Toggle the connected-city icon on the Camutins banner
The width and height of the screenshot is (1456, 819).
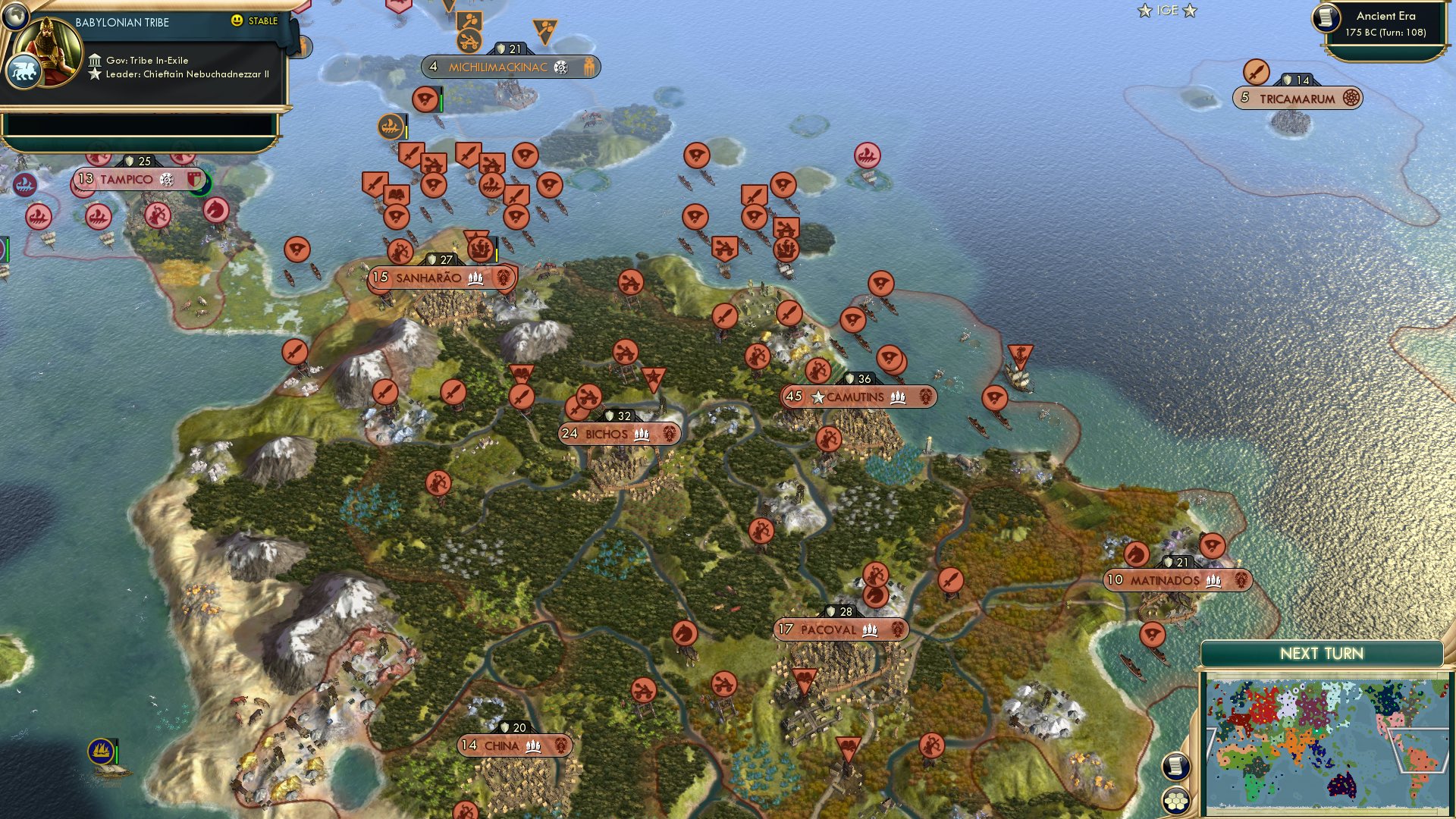[897, 396]
